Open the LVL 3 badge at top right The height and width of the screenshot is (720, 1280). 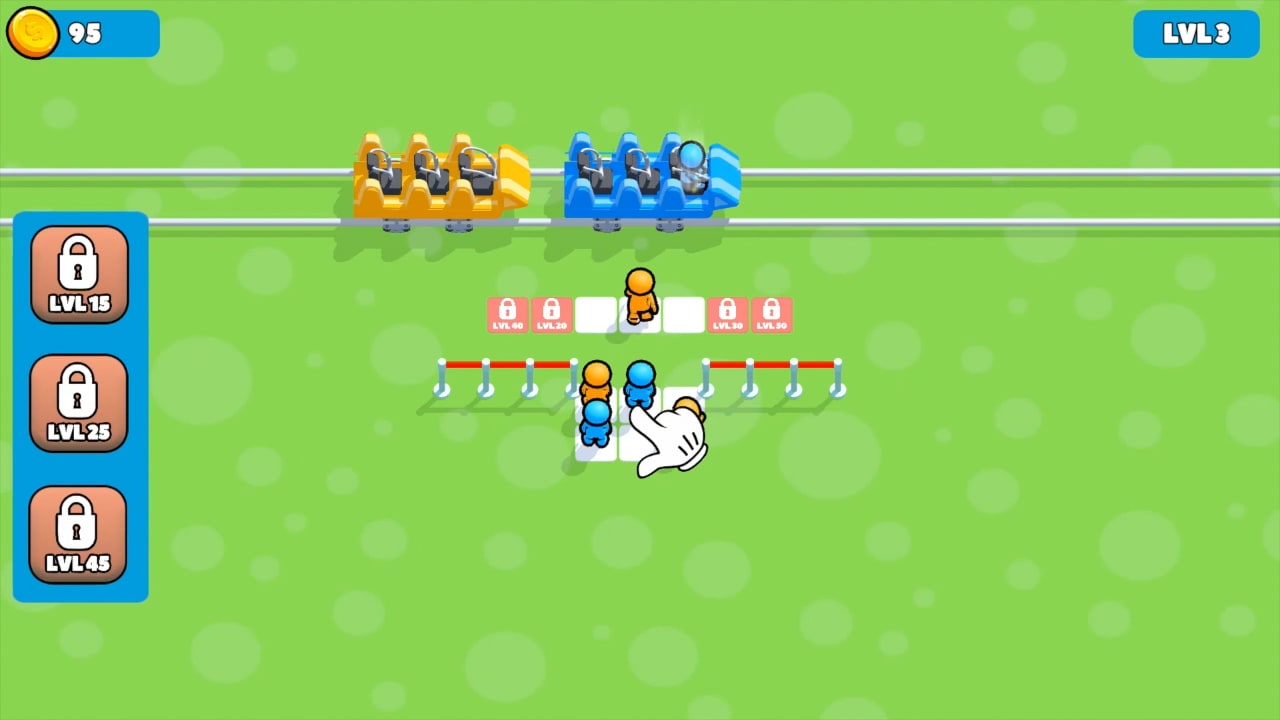pos(1196,33)
